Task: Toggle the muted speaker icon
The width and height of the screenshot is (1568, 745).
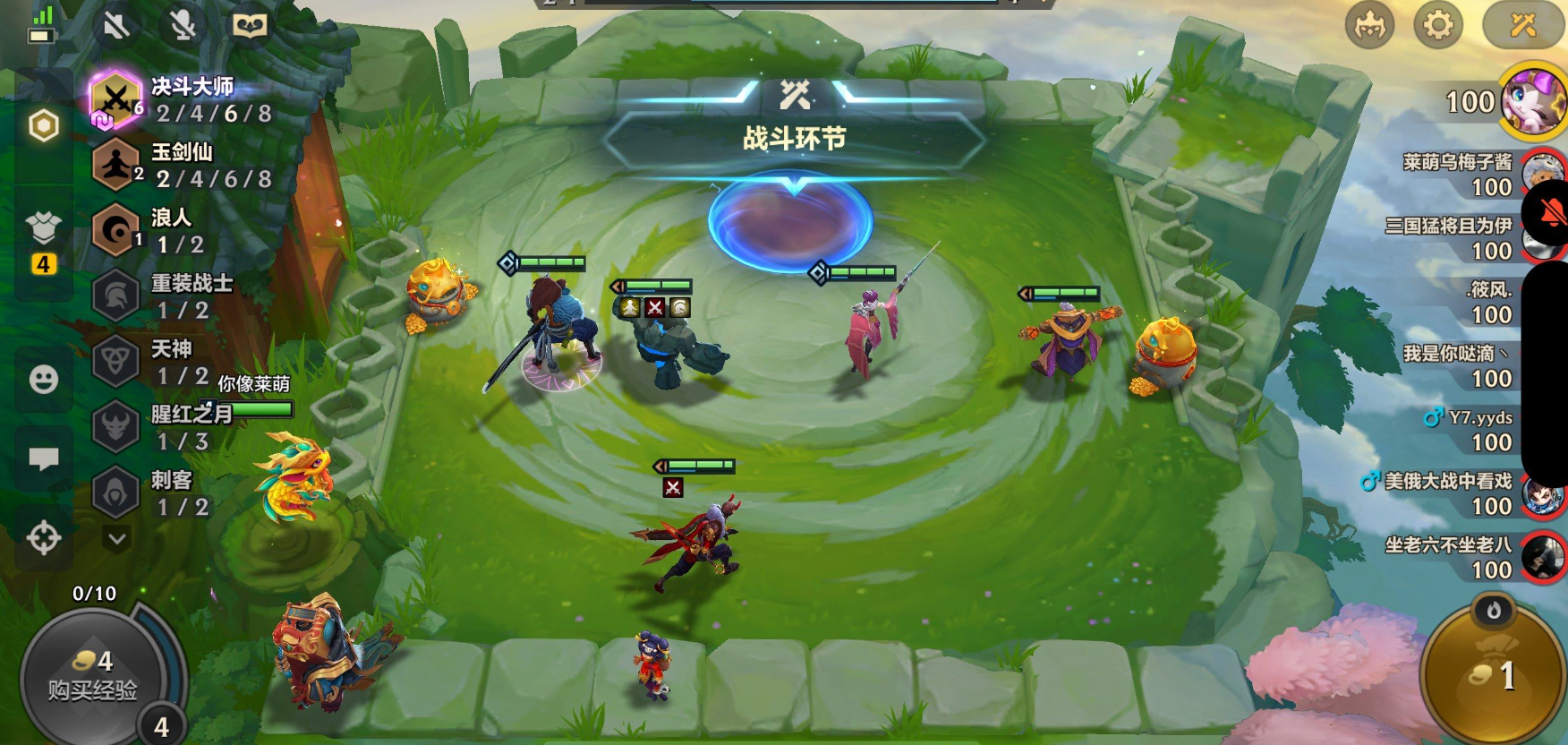Action: (116, 25)
